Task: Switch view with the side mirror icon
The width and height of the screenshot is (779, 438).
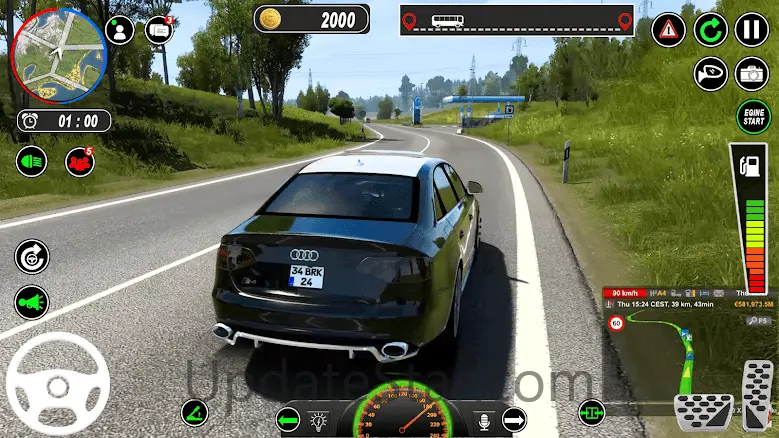Action: click(x=711, y=73)
